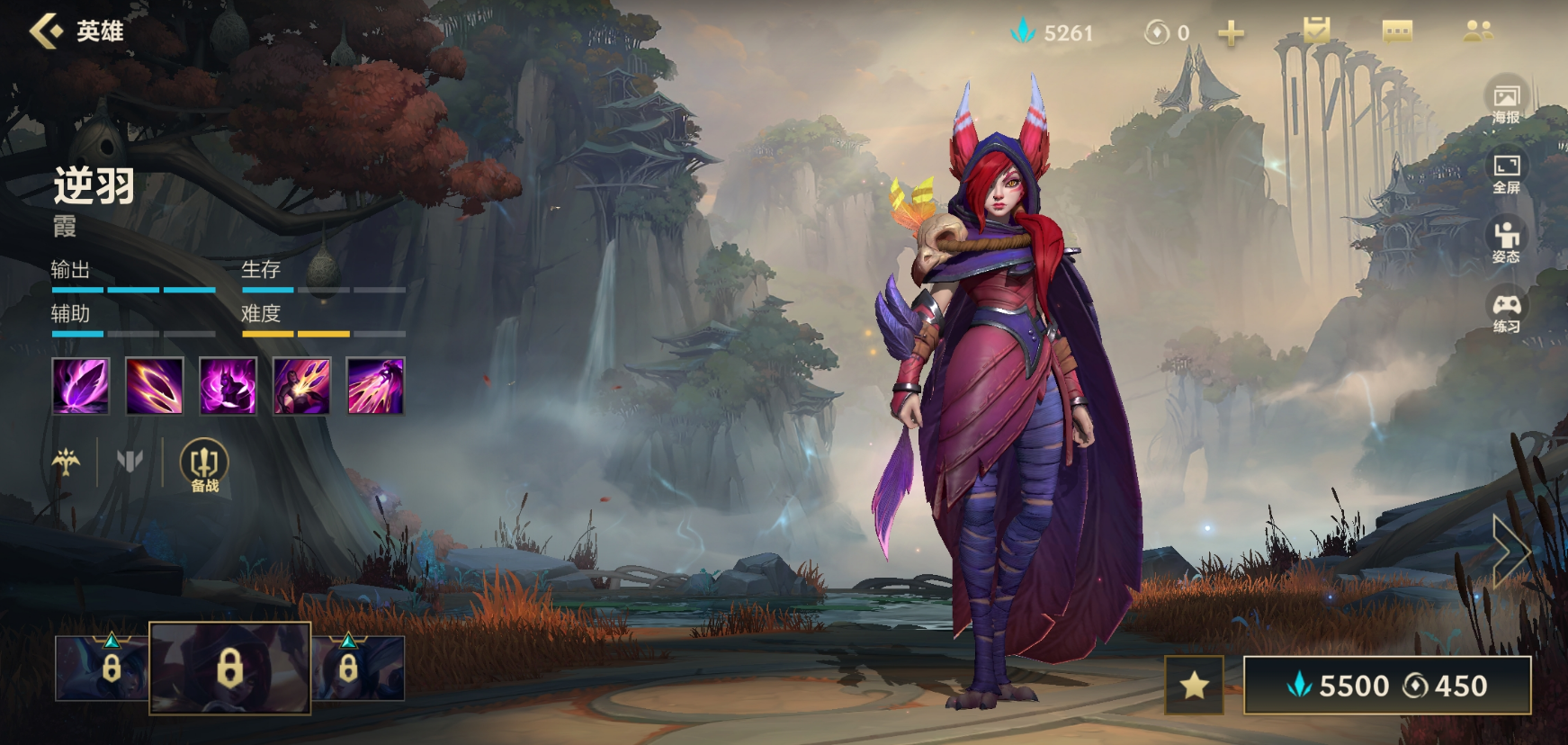Switch to 全屏 fullscreen view
This screenshot has width=1568, height=745.
pyautogui.click(x=1506, y=173)
